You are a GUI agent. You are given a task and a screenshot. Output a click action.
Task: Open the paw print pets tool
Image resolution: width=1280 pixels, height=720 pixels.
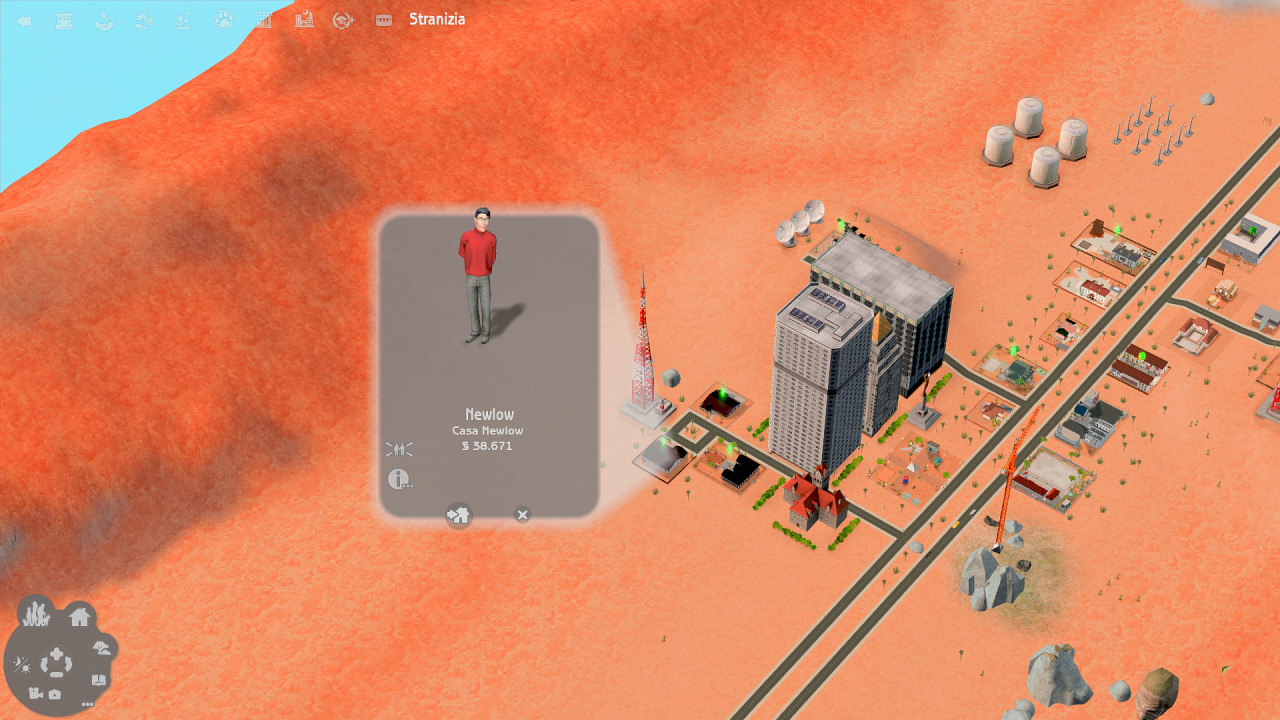(x=224, y=20)
